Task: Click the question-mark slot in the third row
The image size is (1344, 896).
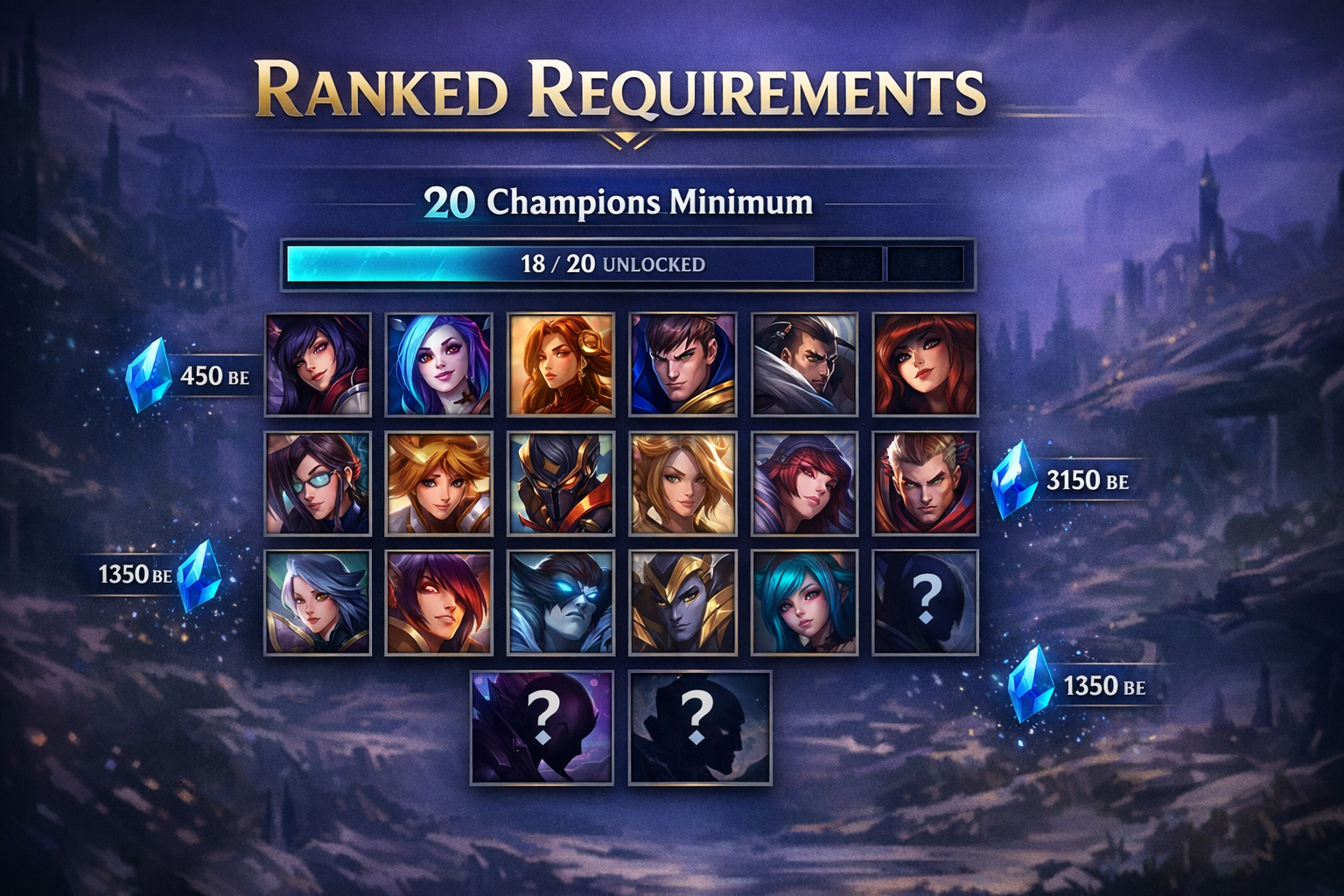Action: pos(927,602)
